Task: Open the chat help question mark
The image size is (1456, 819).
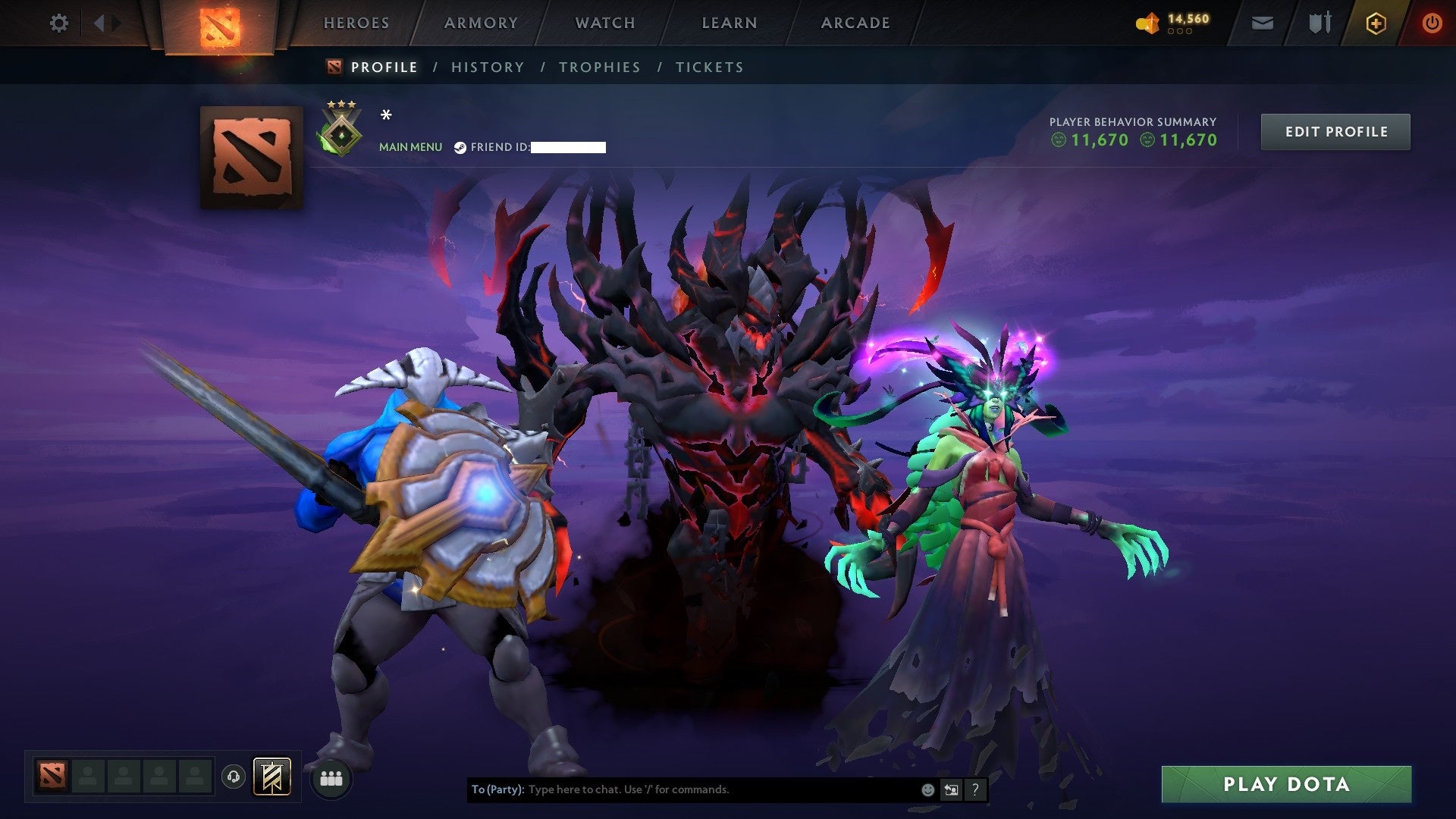Action: point(974,789)
